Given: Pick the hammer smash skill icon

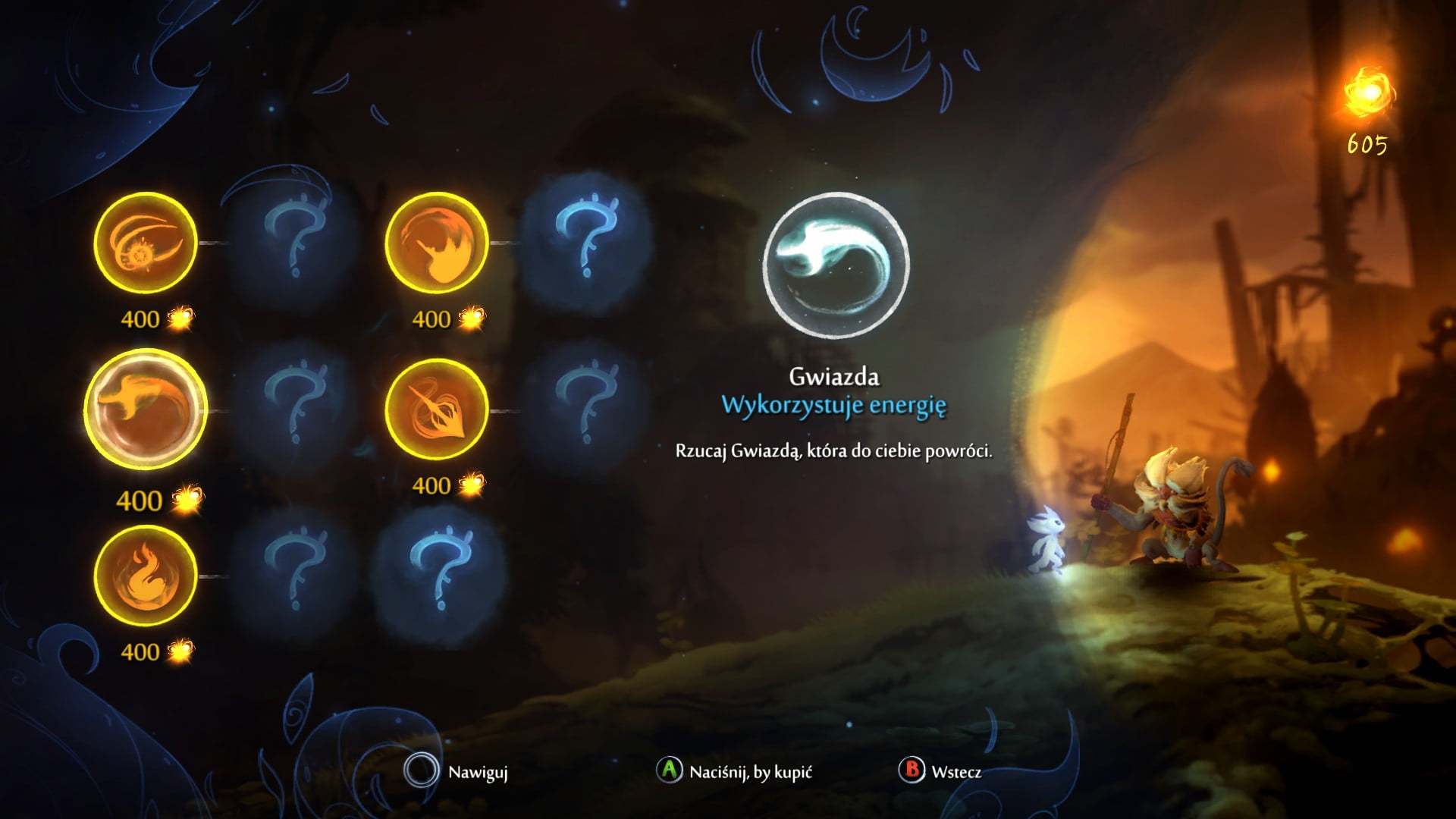Looking at the screenshot, I should pyautogui.click(x=436, y=243).
